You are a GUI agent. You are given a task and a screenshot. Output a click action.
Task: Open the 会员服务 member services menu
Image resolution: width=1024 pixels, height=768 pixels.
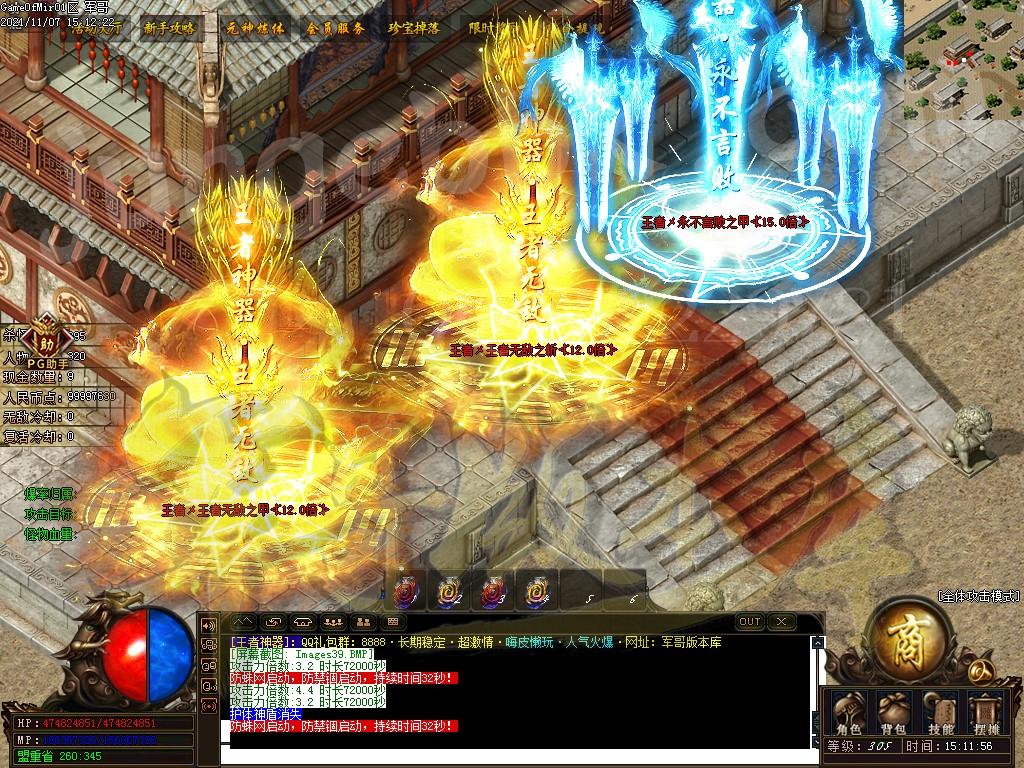tap(335, 28)
